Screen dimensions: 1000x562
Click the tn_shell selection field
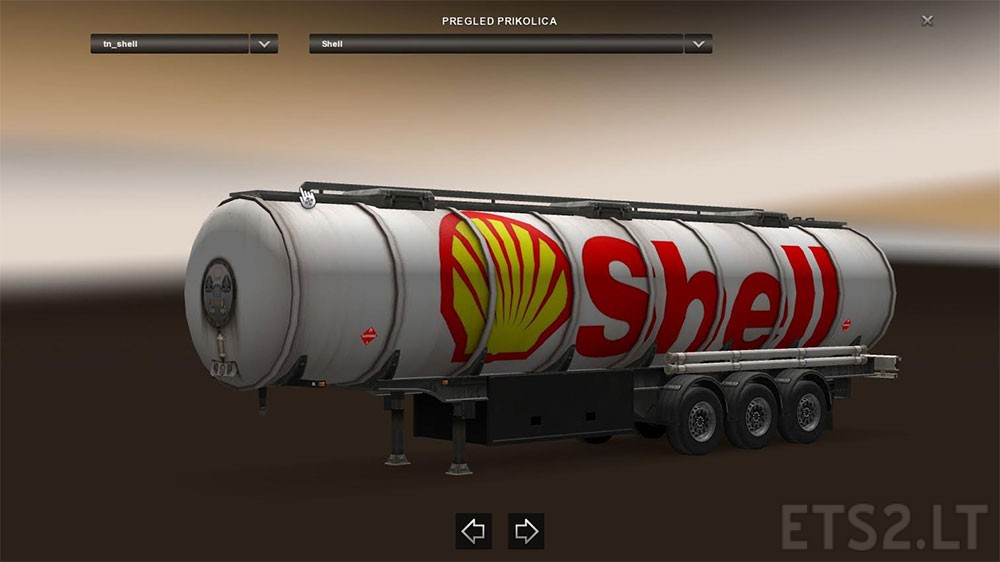[169, 44]
